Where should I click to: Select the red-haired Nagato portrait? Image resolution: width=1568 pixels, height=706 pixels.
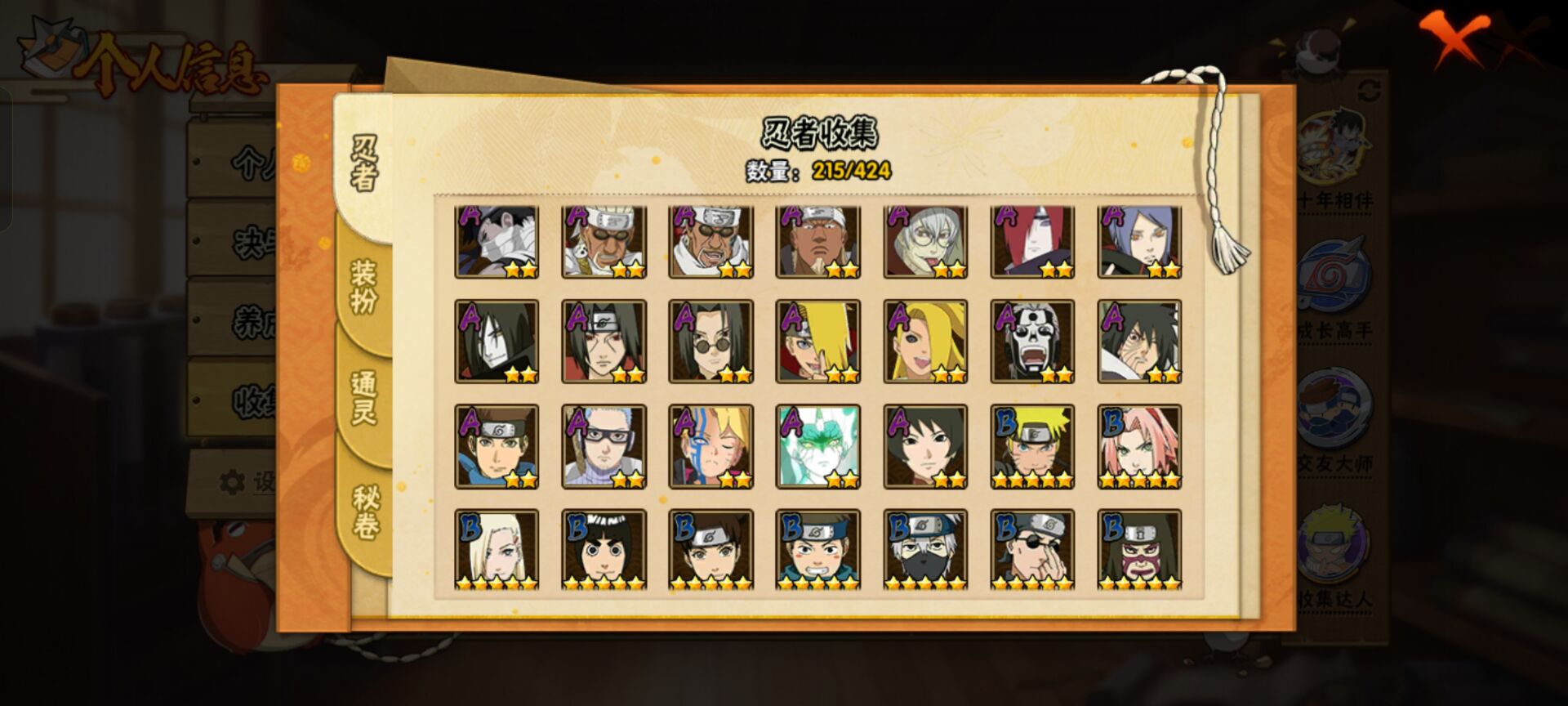pos(1032,242)
